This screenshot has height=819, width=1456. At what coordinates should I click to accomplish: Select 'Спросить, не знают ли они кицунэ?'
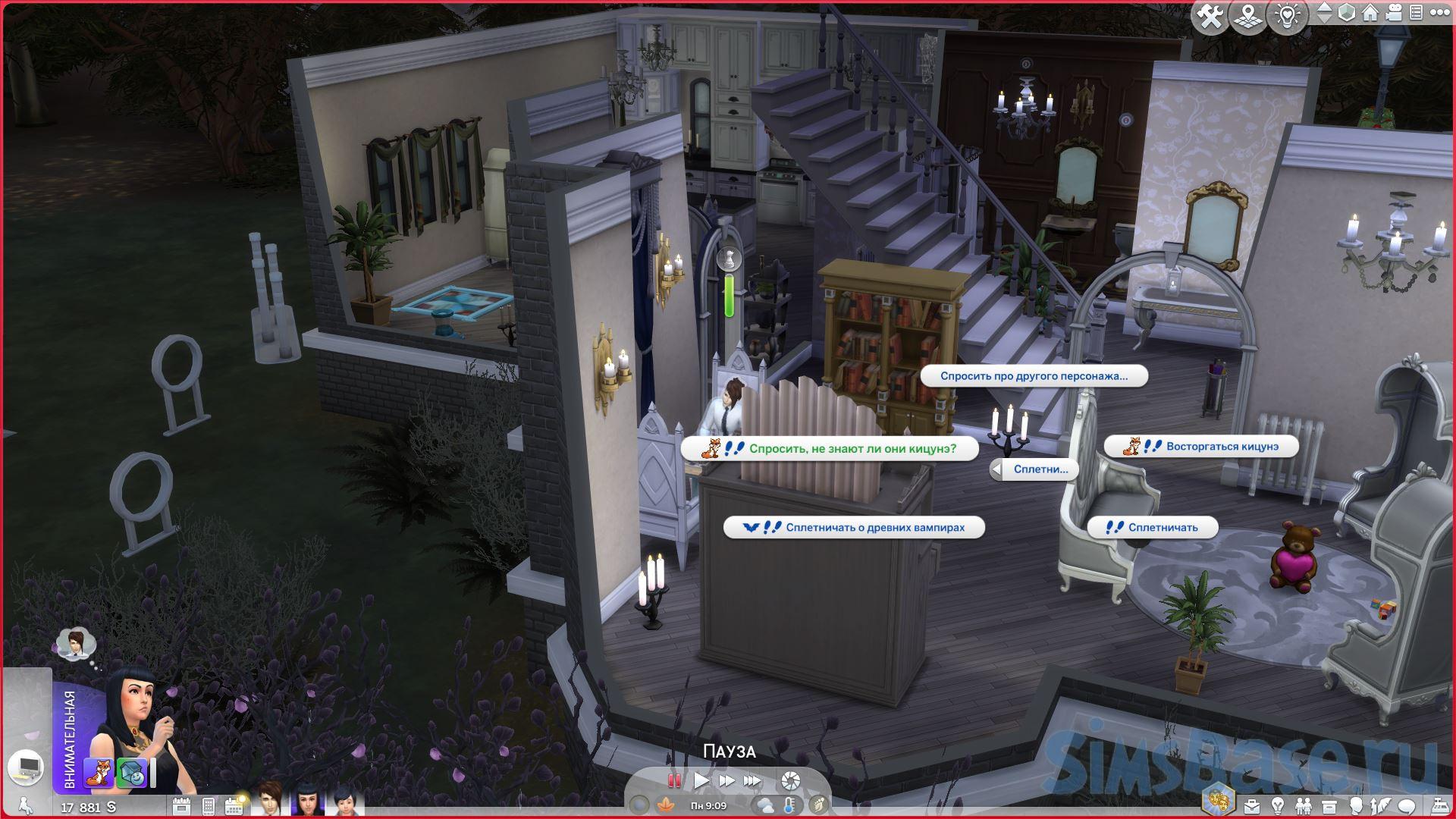click(x=830, y=448)
